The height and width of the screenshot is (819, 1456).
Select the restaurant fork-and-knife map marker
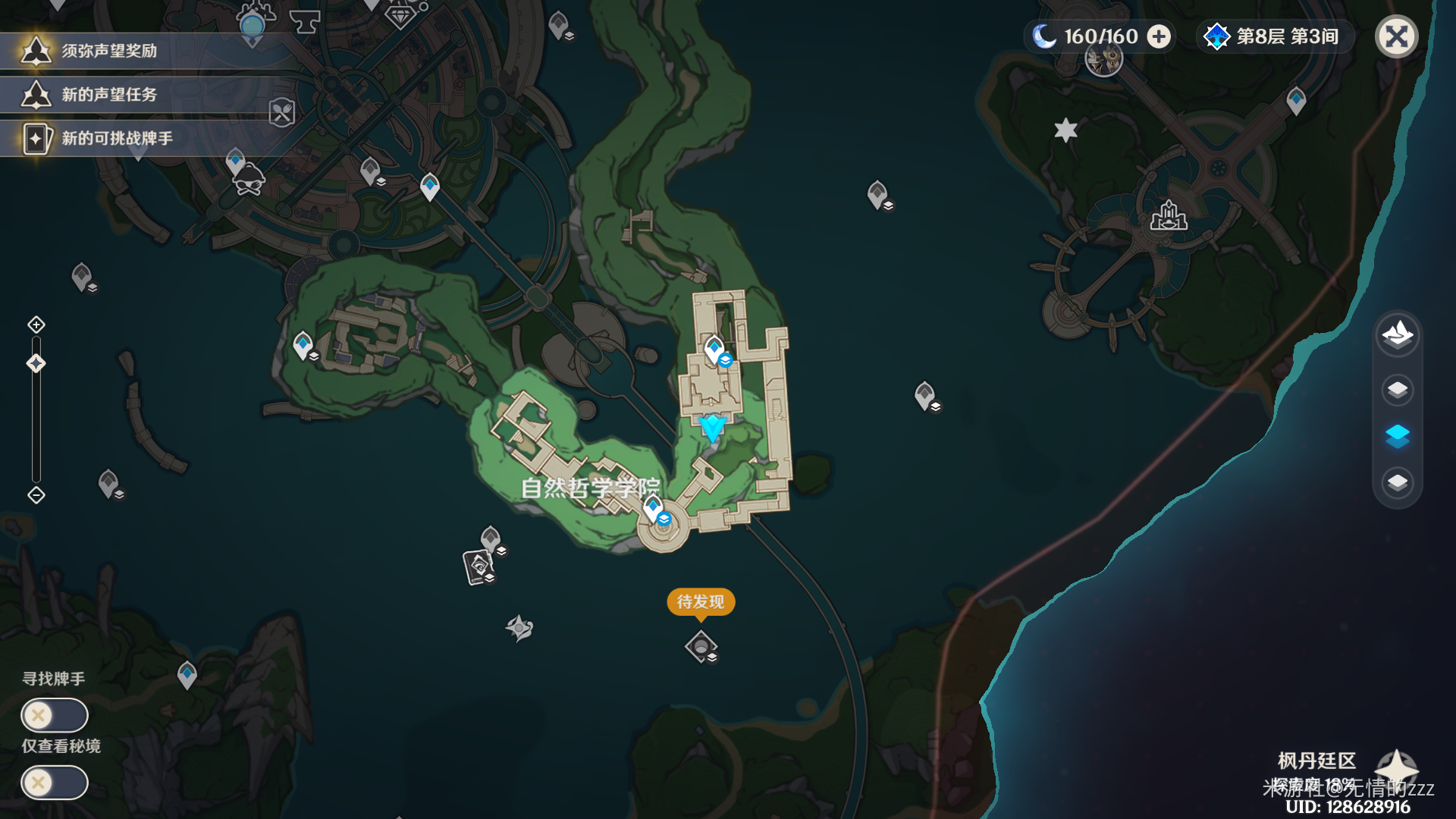pos(281,113)
